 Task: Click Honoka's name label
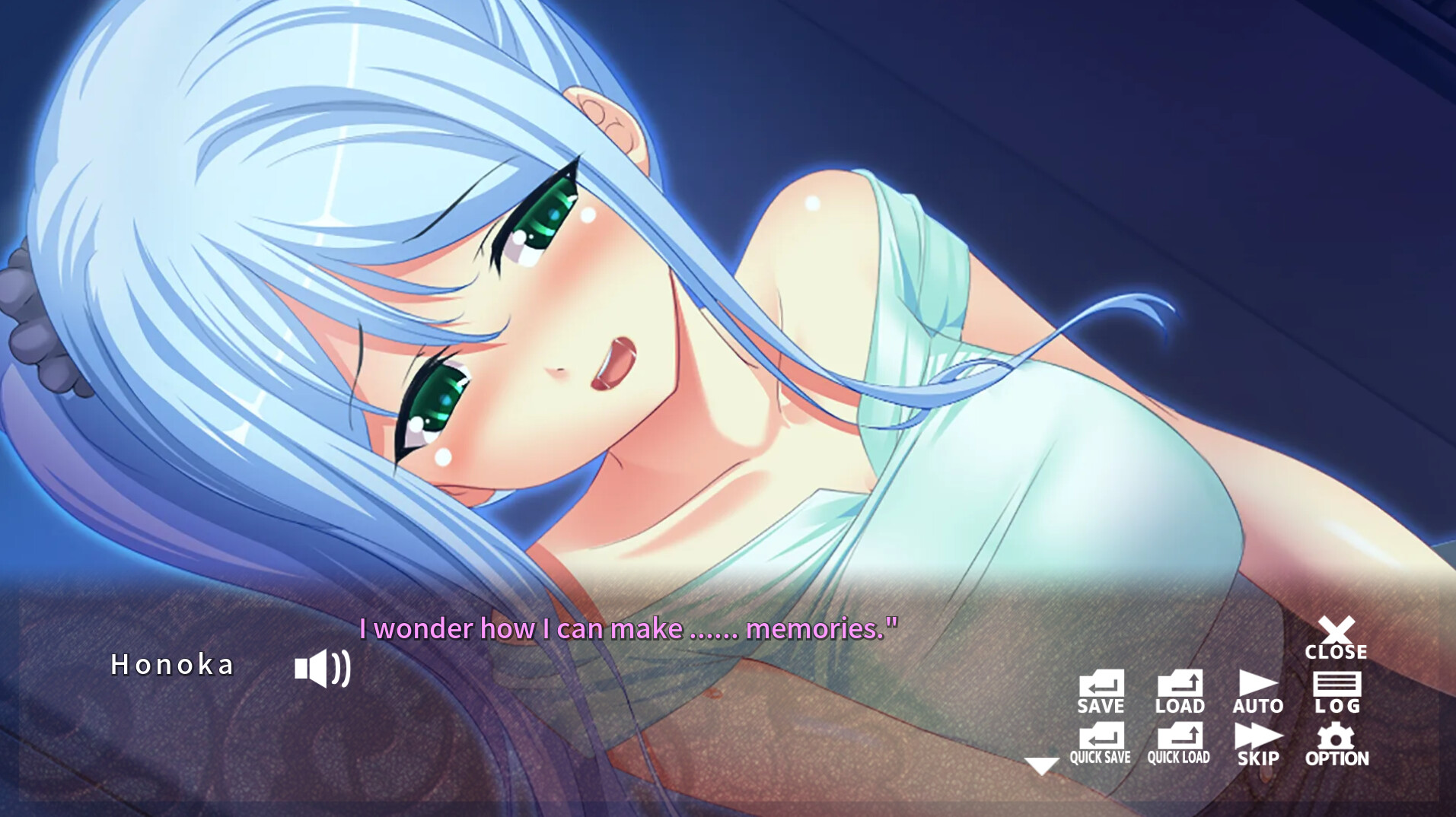tap(174, 666)
